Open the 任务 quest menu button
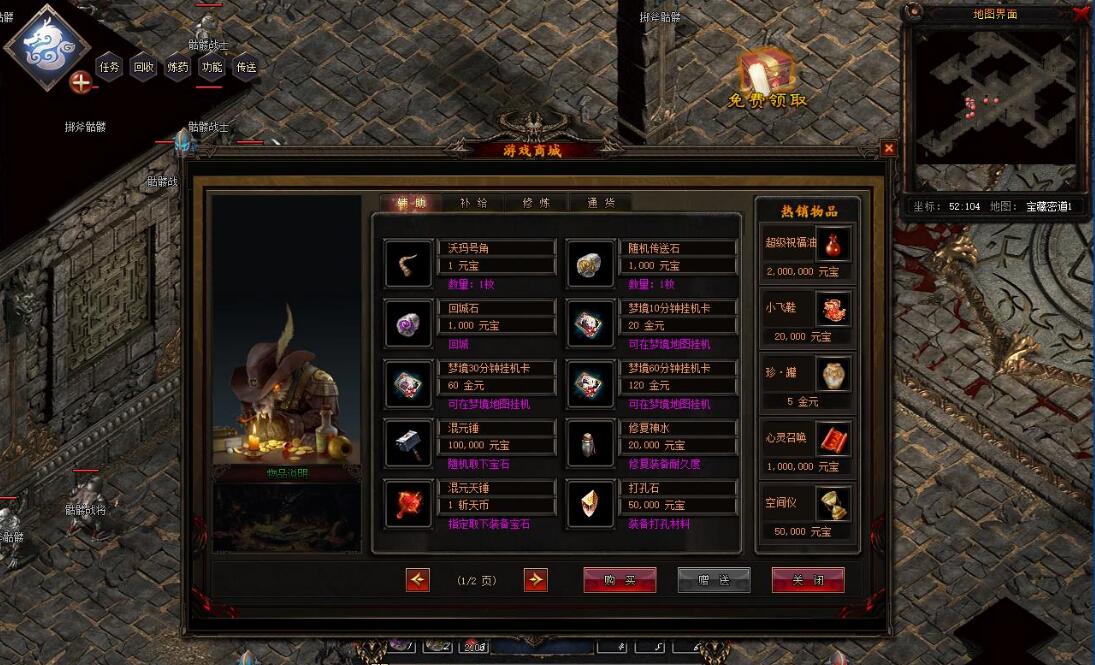Viewport: 1095px width, 665px height. pos(109,68)
